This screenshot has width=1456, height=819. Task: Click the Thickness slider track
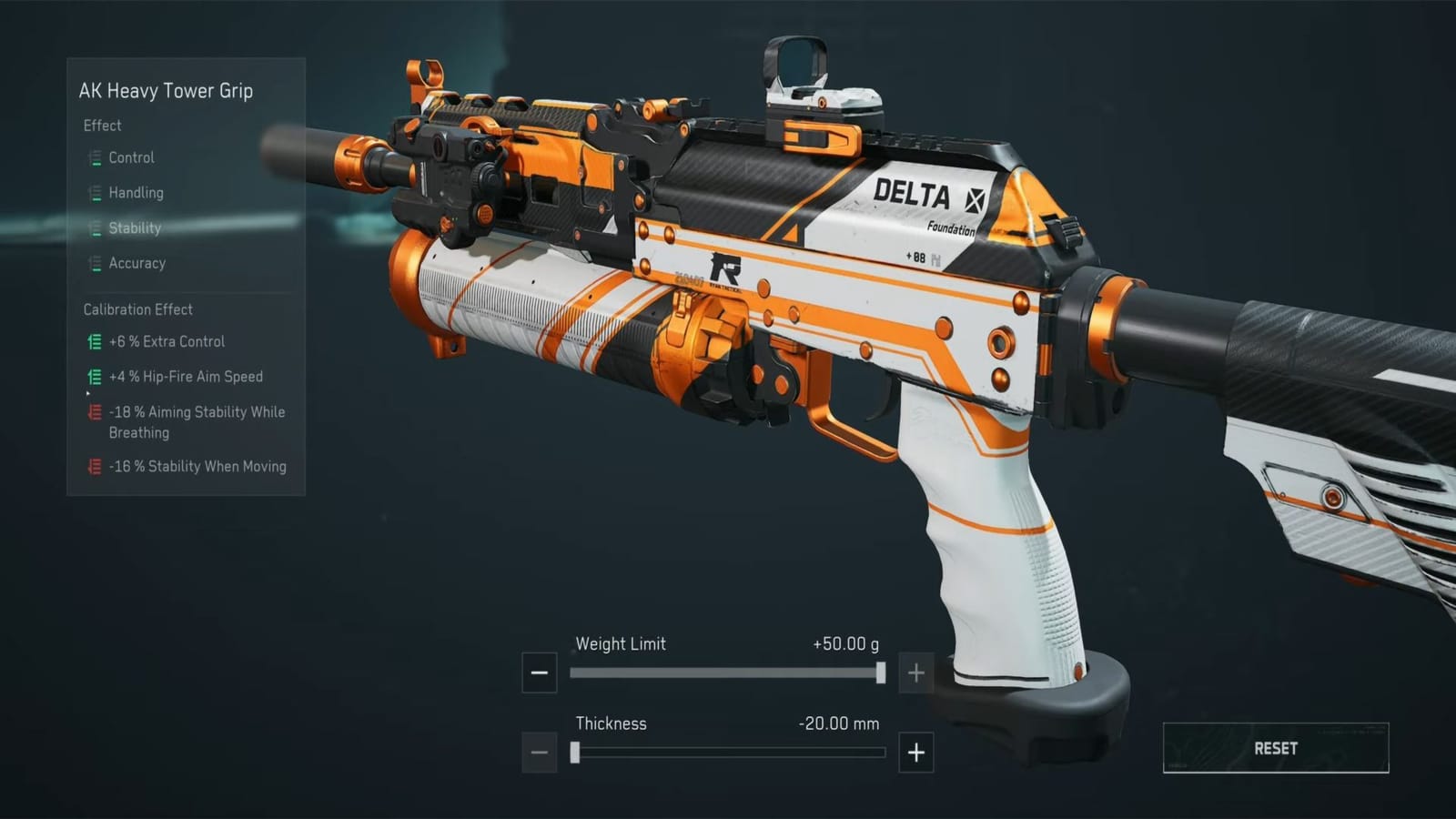point(728,752)
